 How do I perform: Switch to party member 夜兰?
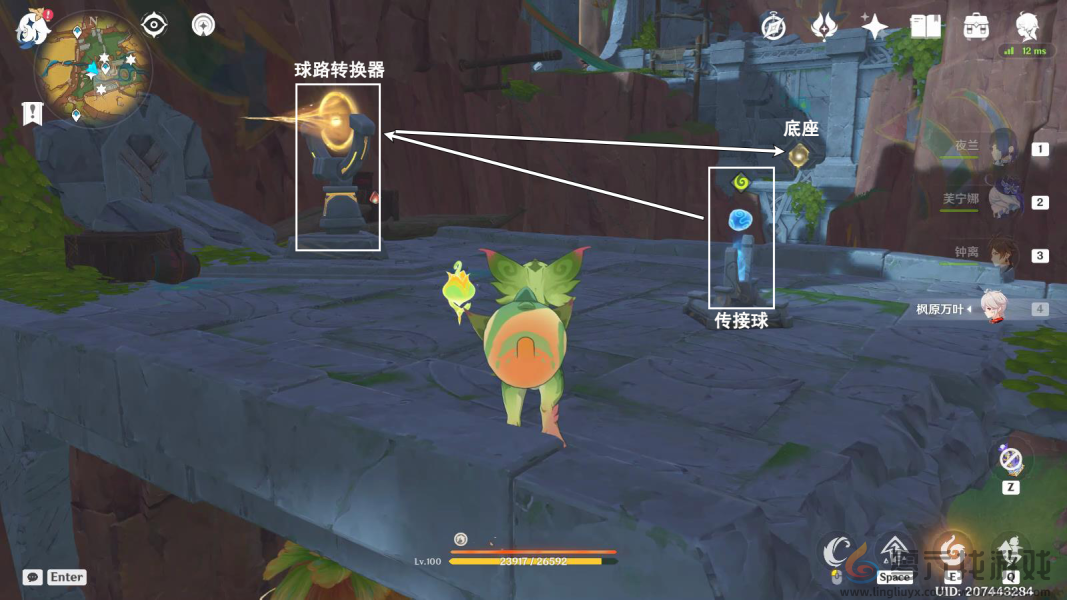(1001, 147)
